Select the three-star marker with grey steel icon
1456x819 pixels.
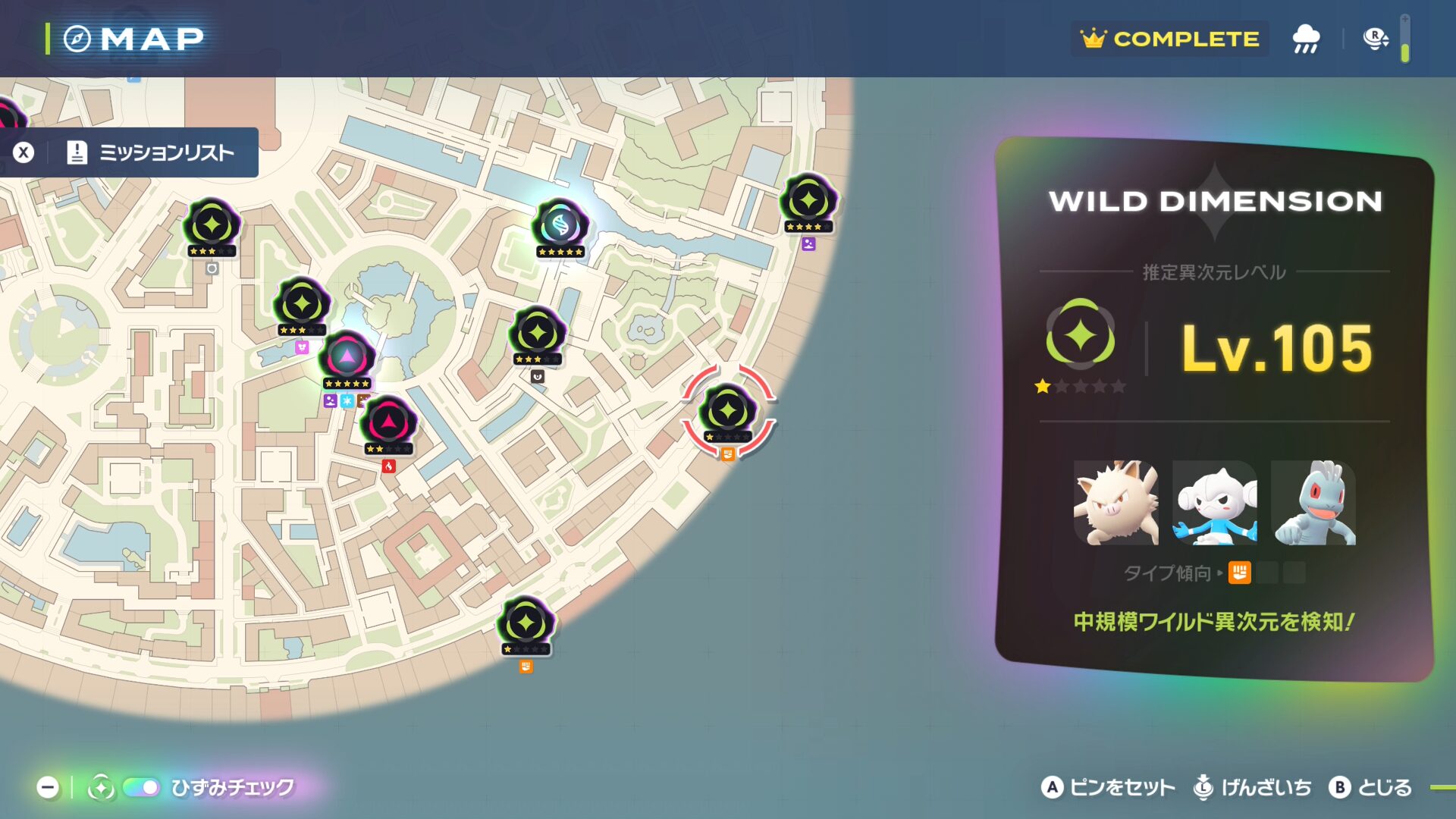[212, 225]
